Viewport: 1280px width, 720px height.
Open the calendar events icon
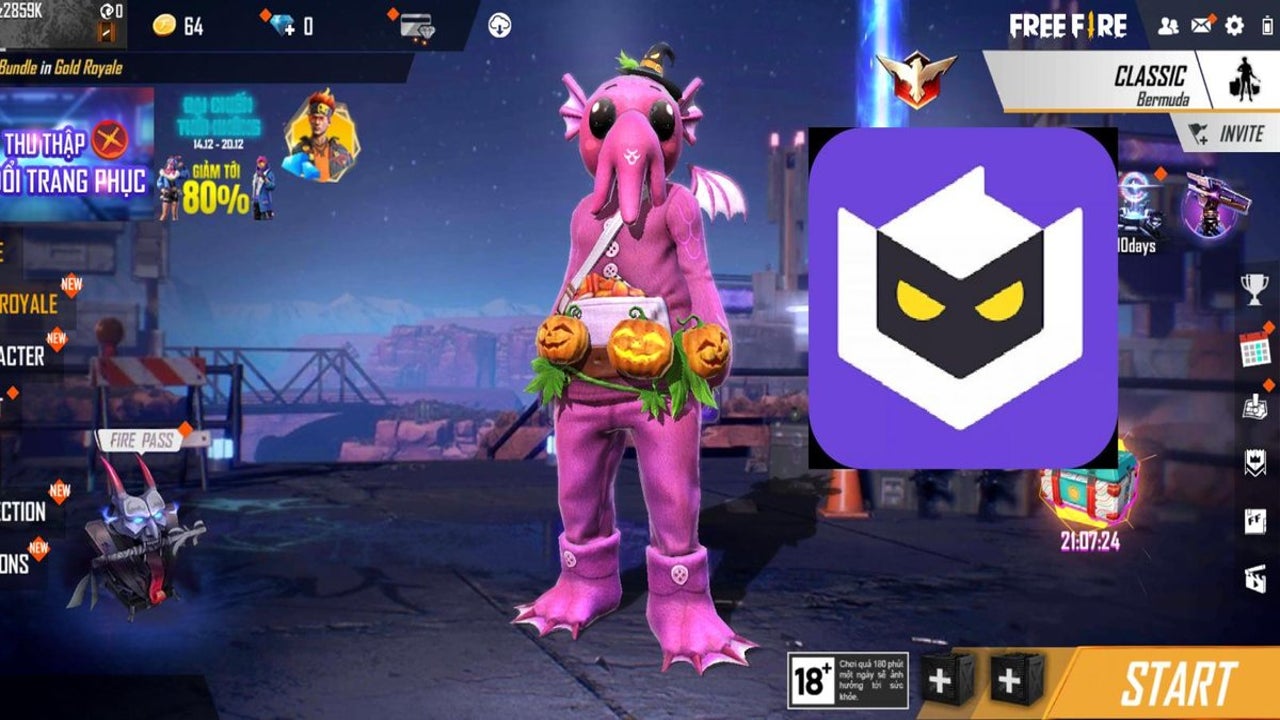pos(1254,349)
